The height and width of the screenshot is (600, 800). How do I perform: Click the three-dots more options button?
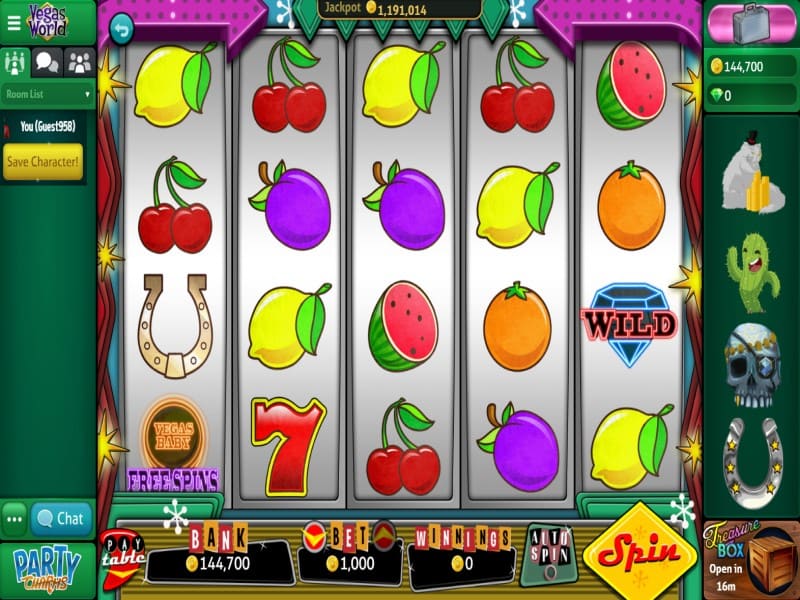[14, 519]
